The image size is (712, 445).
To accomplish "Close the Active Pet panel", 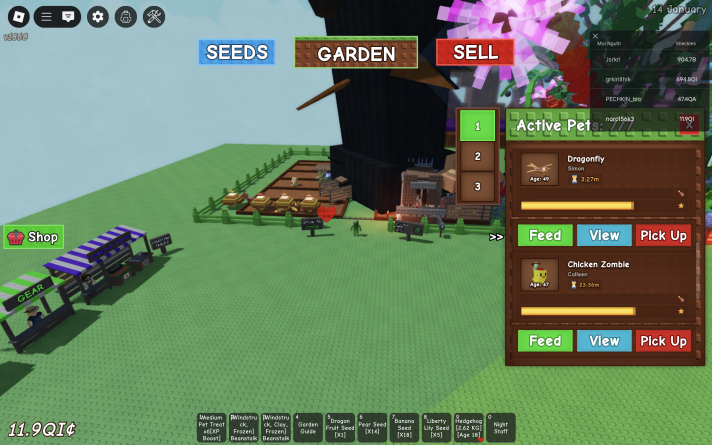I will coord(688,124).
